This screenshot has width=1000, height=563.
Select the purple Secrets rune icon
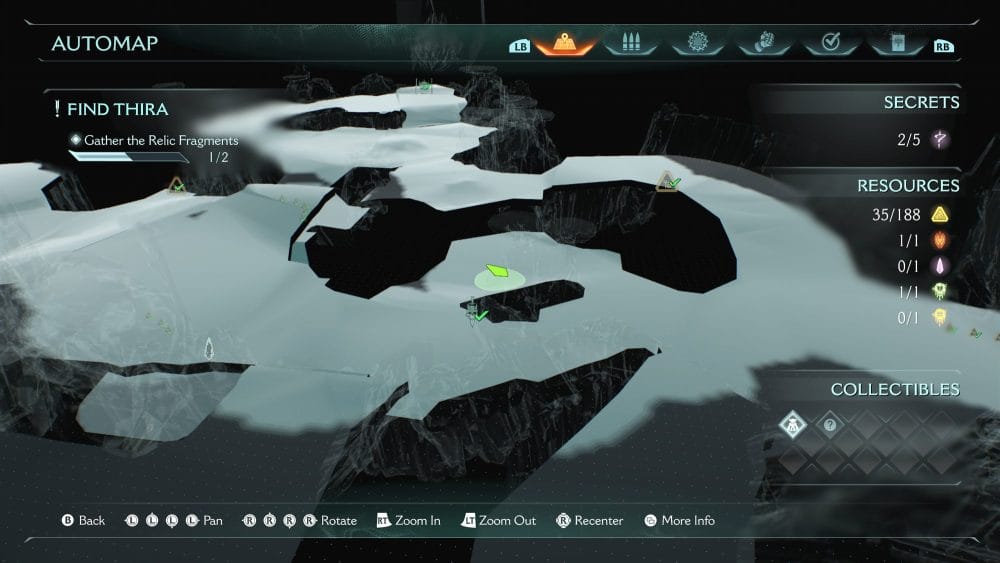click(x=939, y=140)
